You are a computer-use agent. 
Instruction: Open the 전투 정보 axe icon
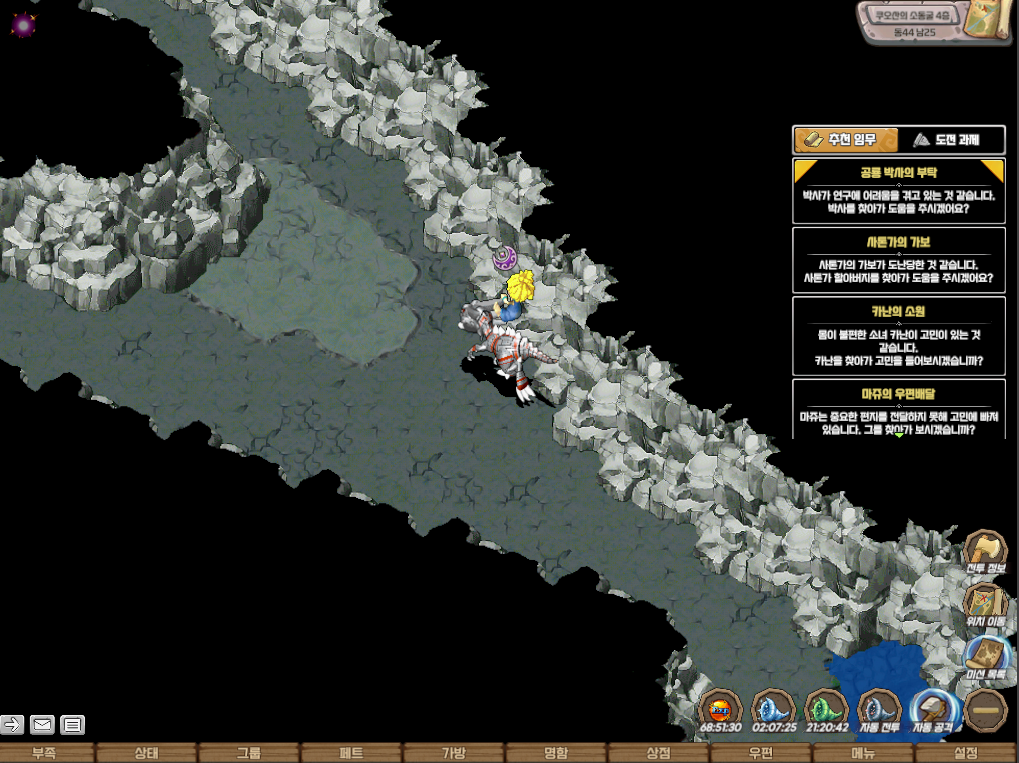[x=985, y=552]
